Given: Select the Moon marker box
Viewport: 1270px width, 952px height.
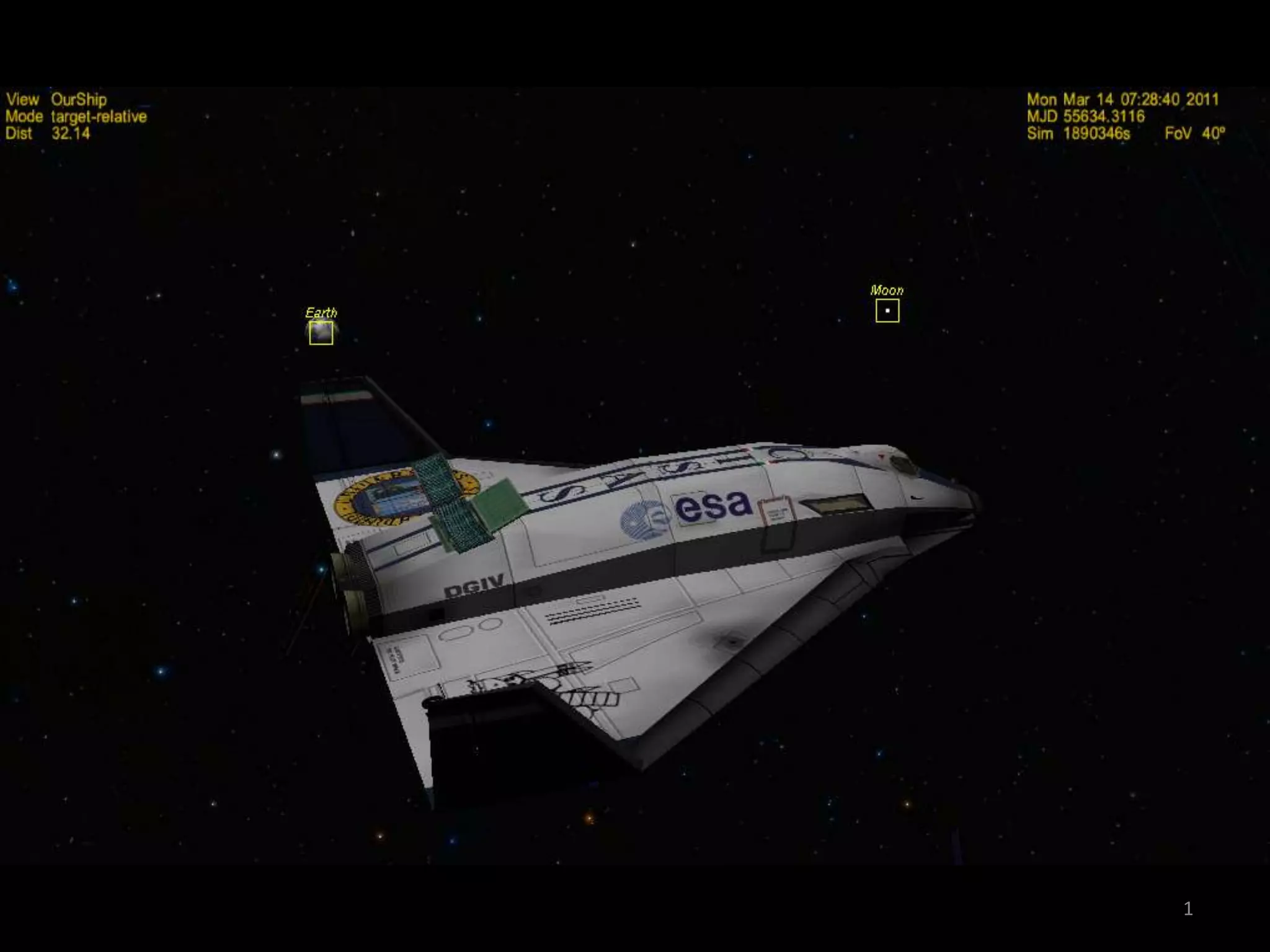Looking at the screenshot, I should click(887, 311).
